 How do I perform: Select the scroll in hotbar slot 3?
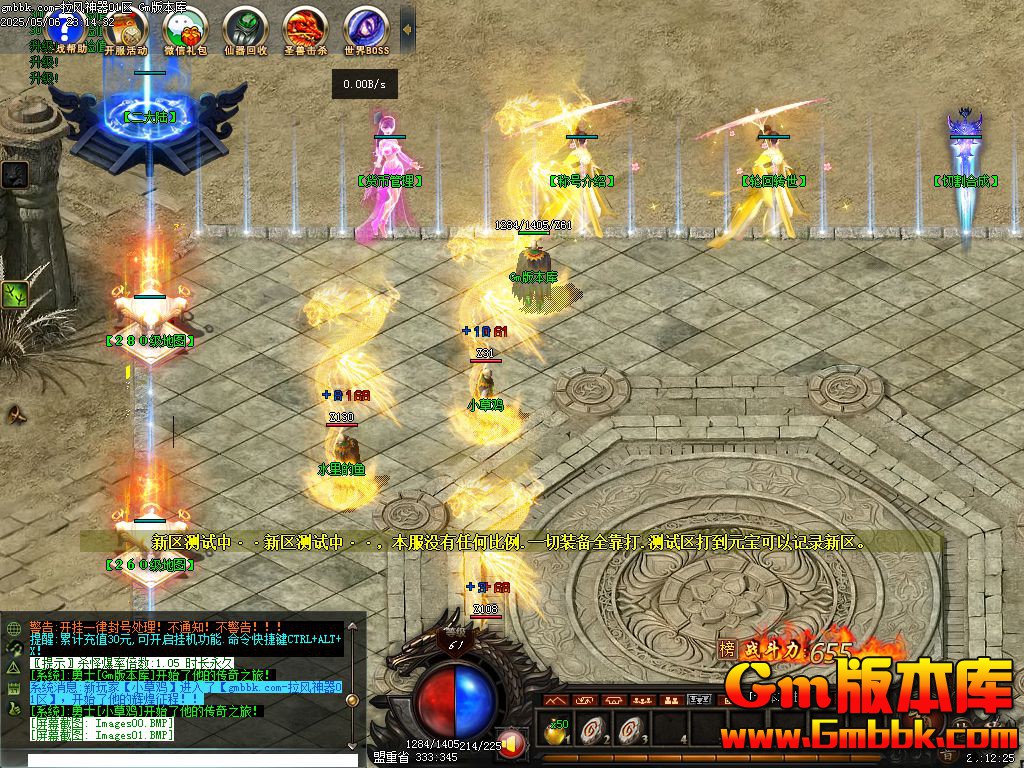point(627,732)
